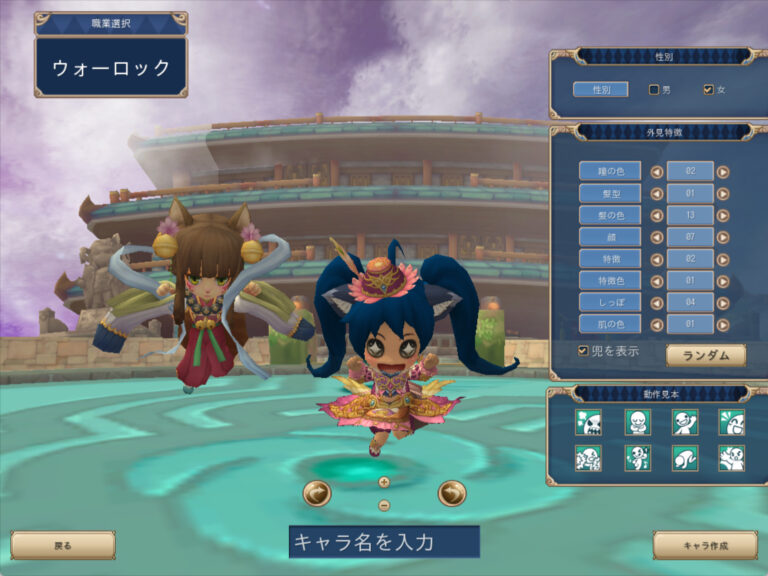
Task: Advance 髪の色 hair color with right arrow
Action: [723, 215]
